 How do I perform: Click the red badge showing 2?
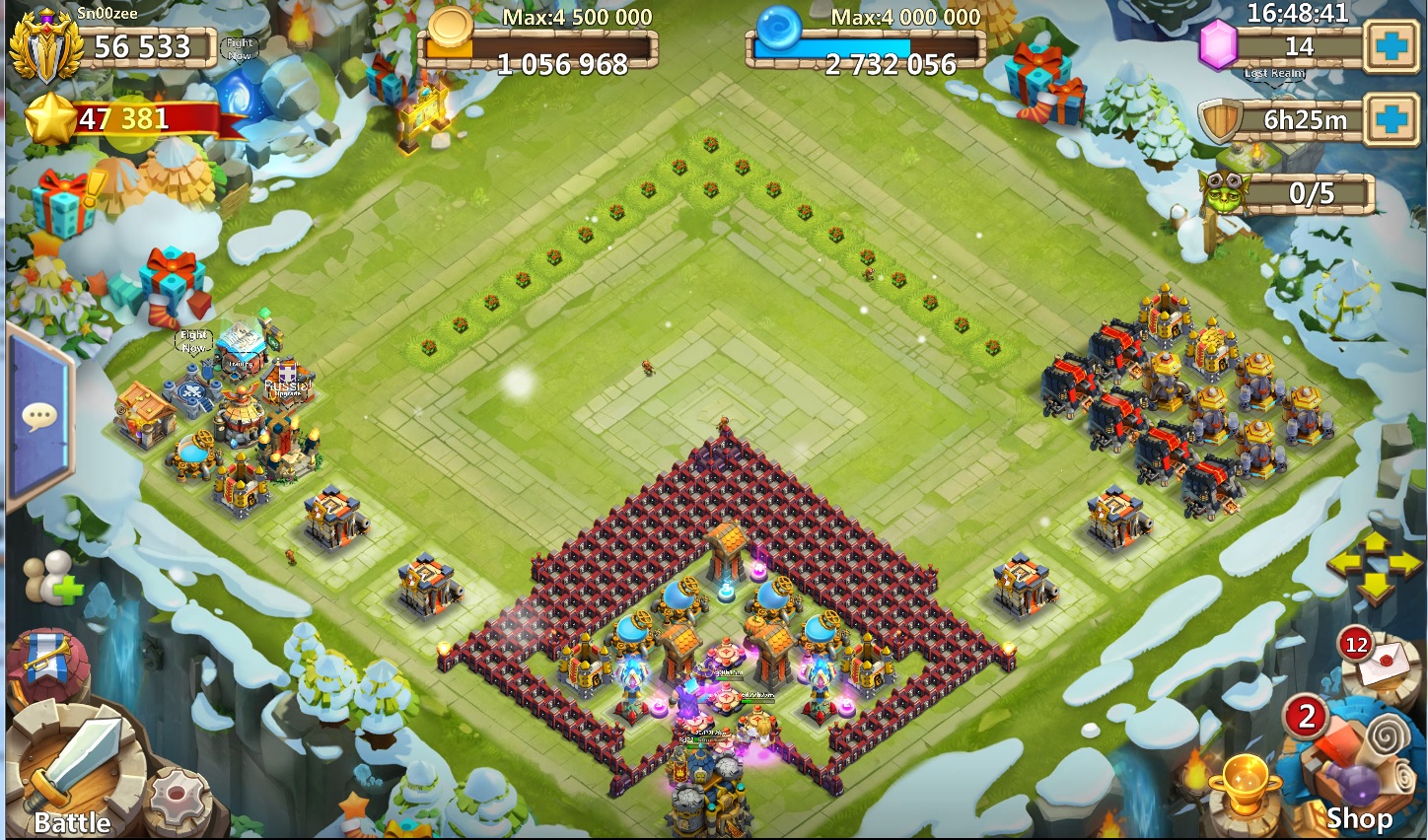(x=1307, y=716)
